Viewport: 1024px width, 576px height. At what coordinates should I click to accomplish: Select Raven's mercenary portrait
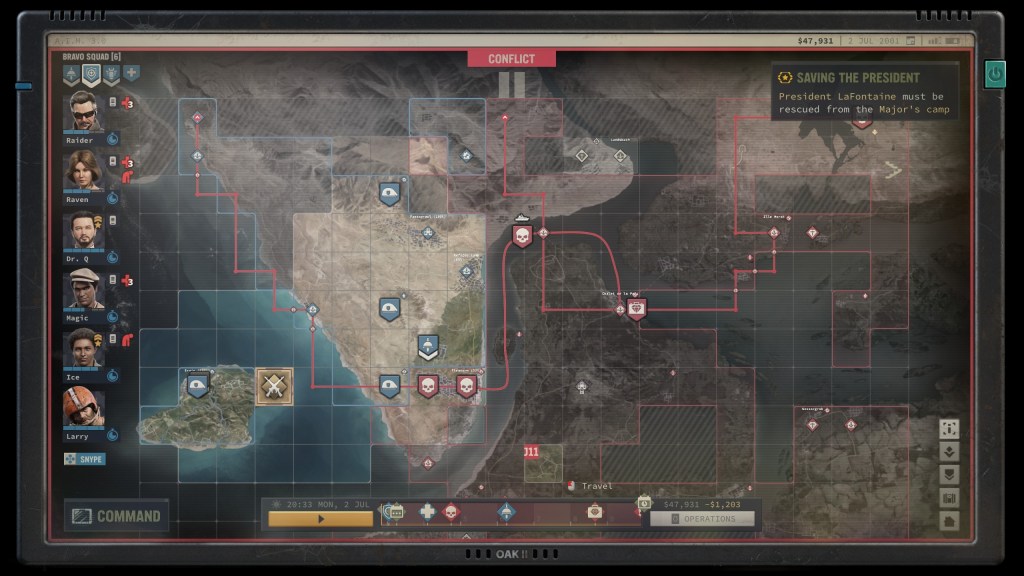[x=85, y=170]
